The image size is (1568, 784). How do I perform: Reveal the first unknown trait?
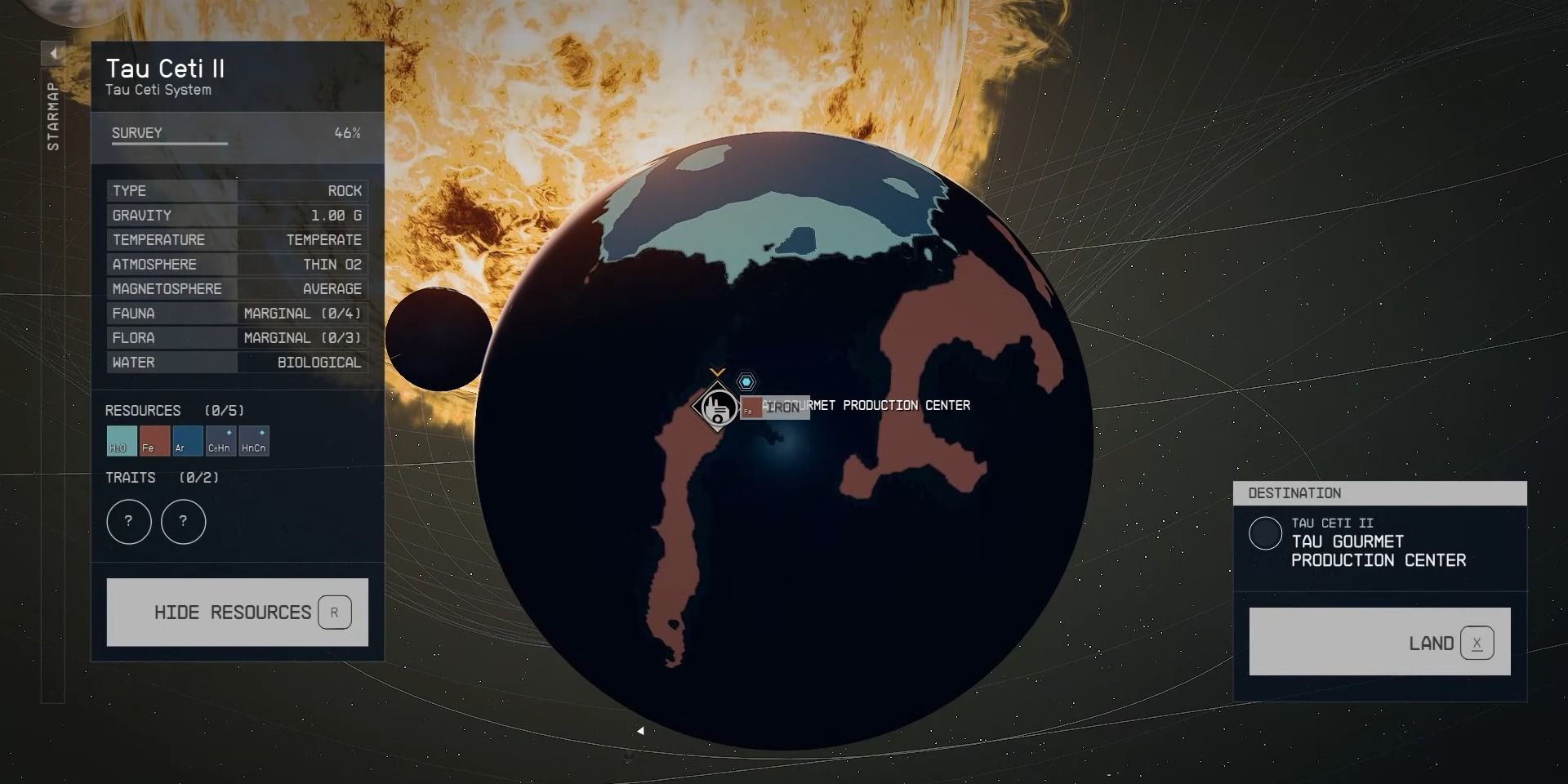(x=128, y=522)
